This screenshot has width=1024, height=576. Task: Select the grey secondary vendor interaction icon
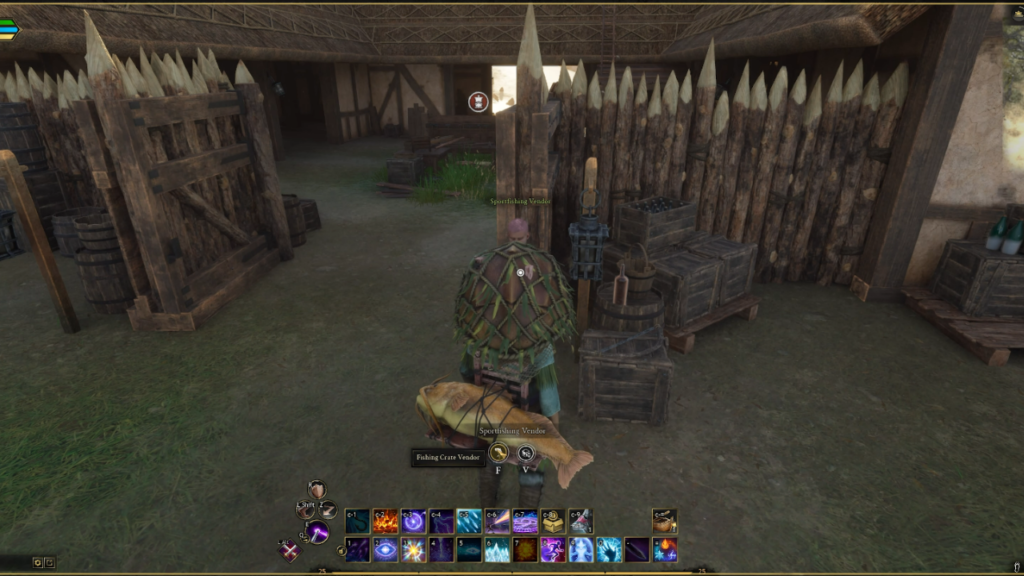pyautogui.click(x=526, y=453)
